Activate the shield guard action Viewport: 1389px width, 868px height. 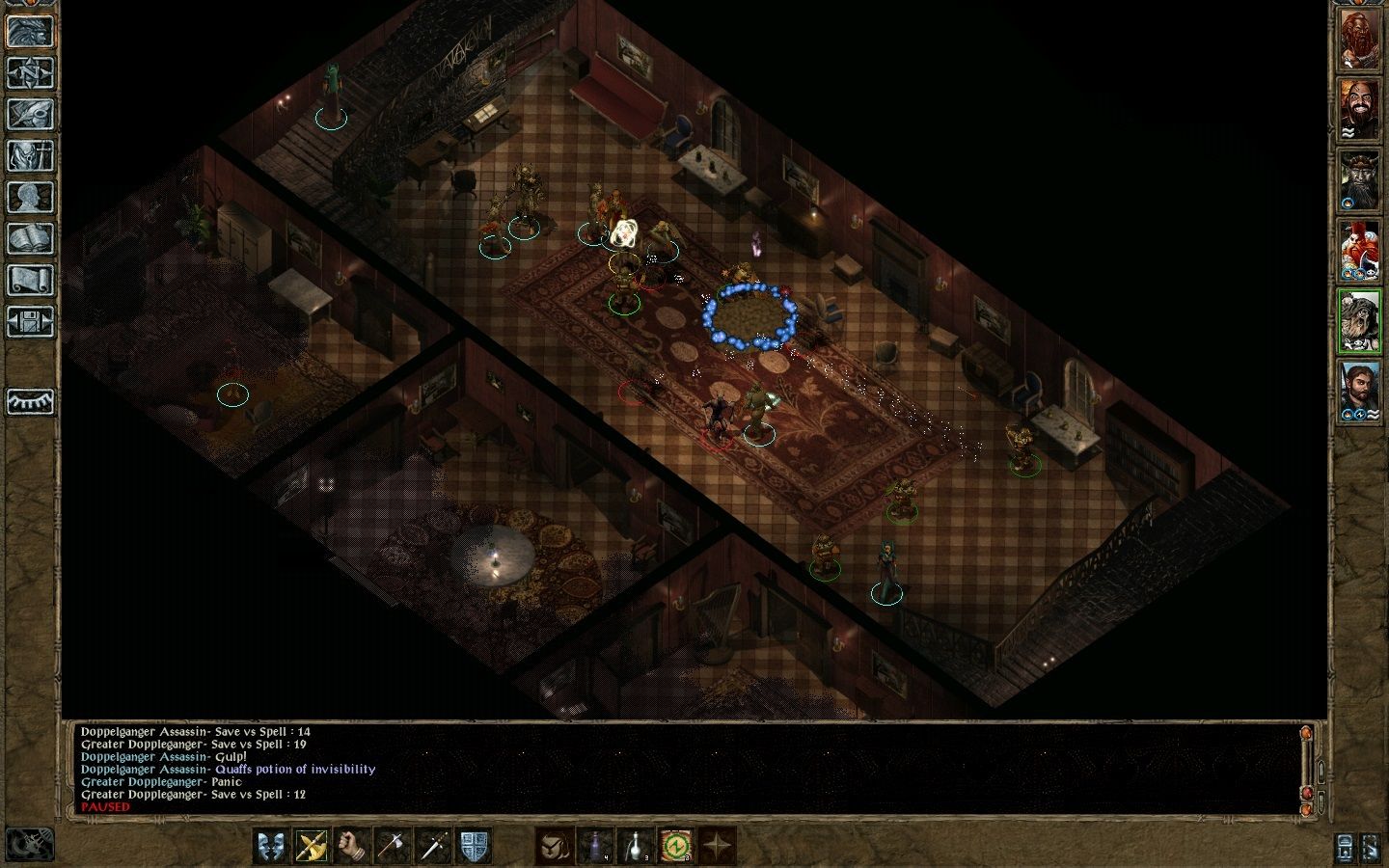coord(474,846)
